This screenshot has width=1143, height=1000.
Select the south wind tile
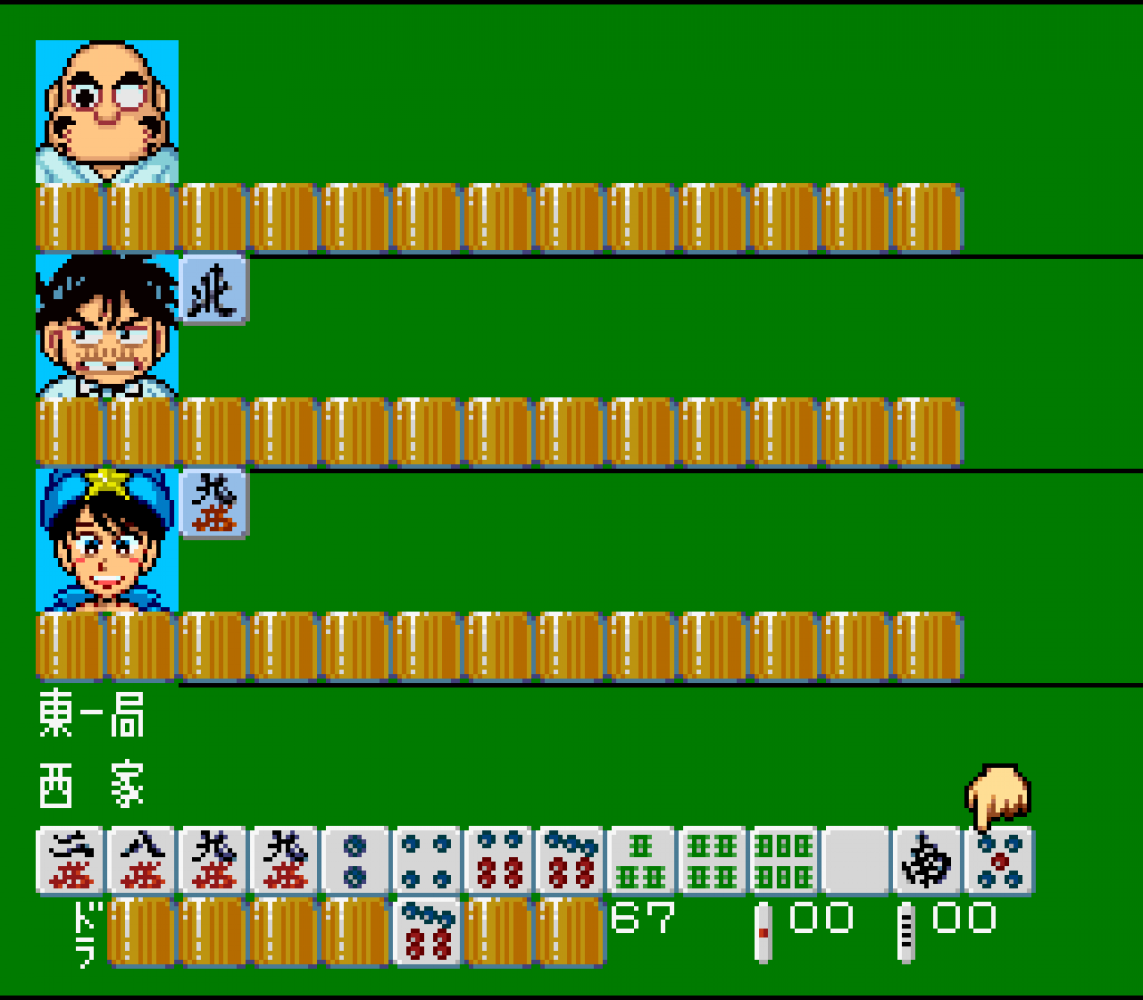pos(928,860)
